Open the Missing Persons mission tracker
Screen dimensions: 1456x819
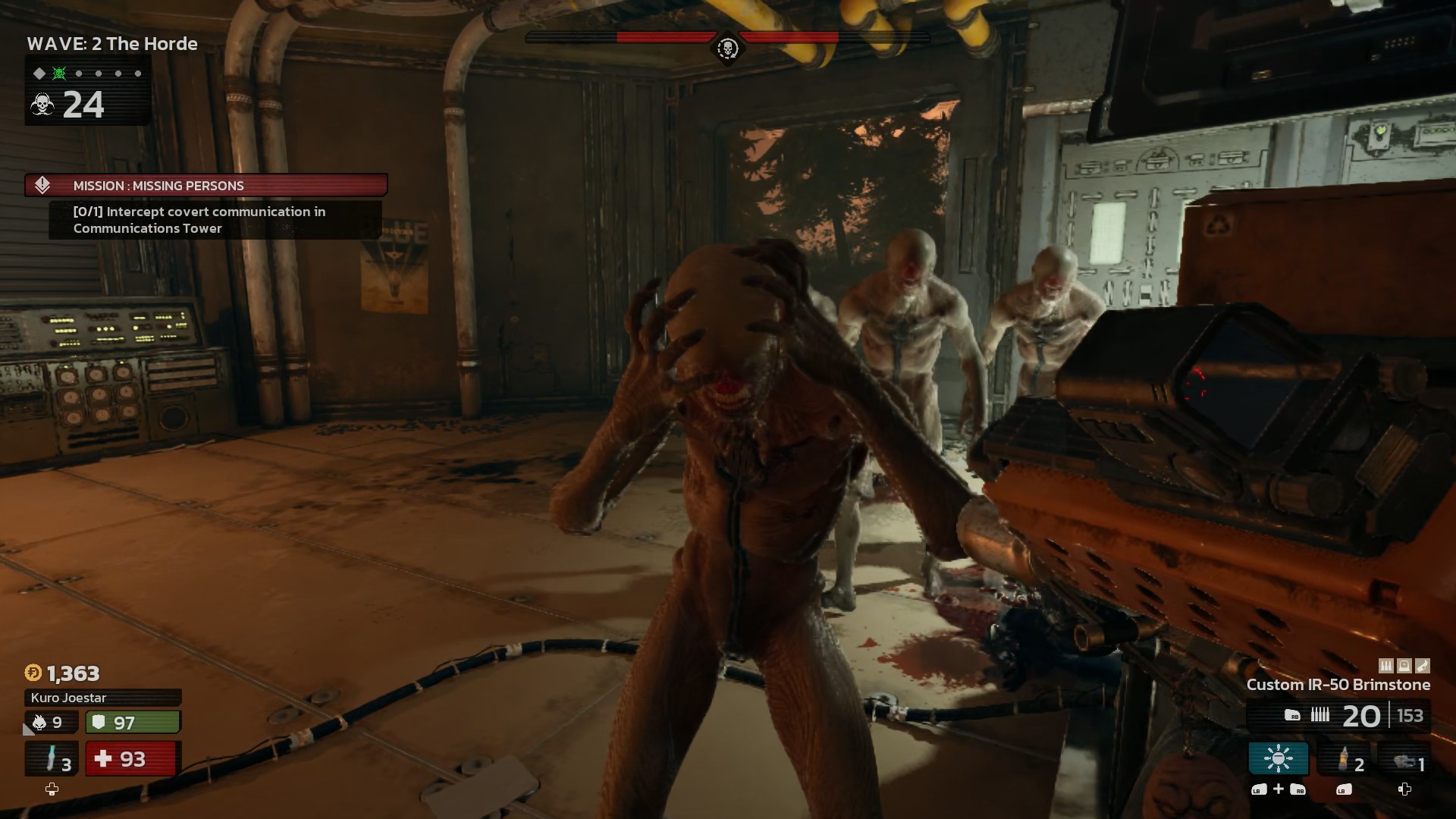[x=206, y=185]
